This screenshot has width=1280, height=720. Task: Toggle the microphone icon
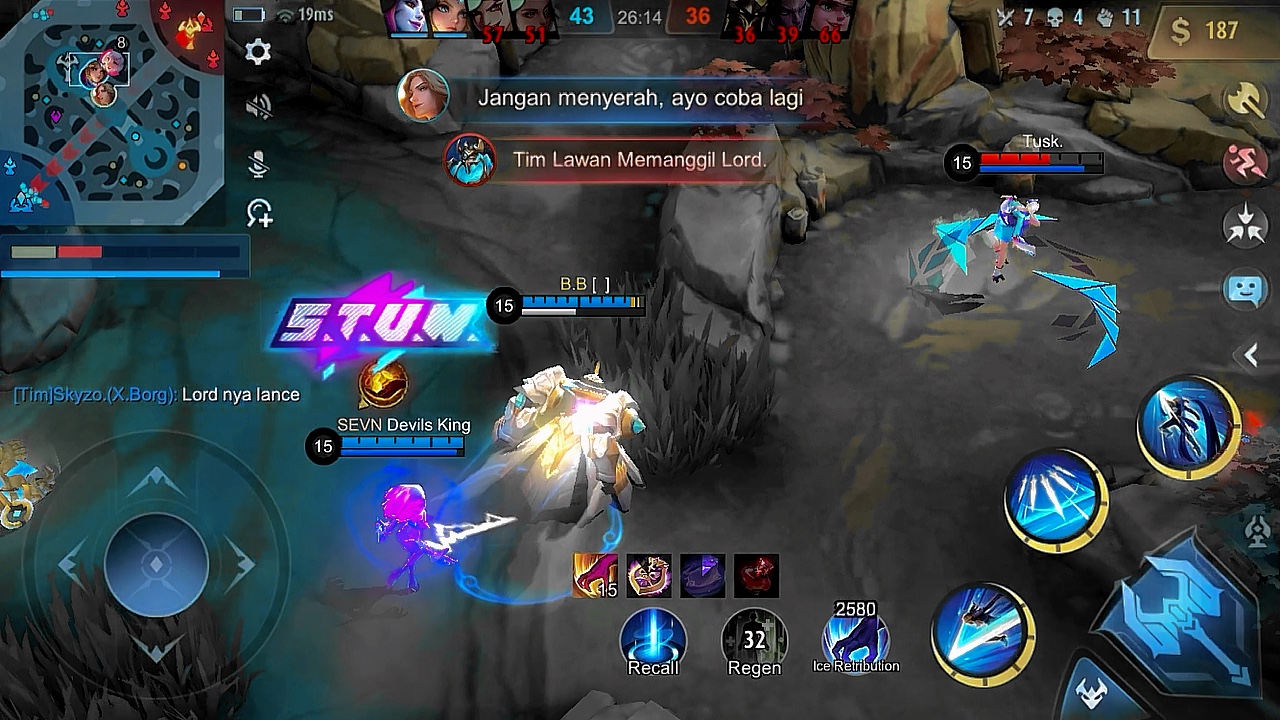258,163
